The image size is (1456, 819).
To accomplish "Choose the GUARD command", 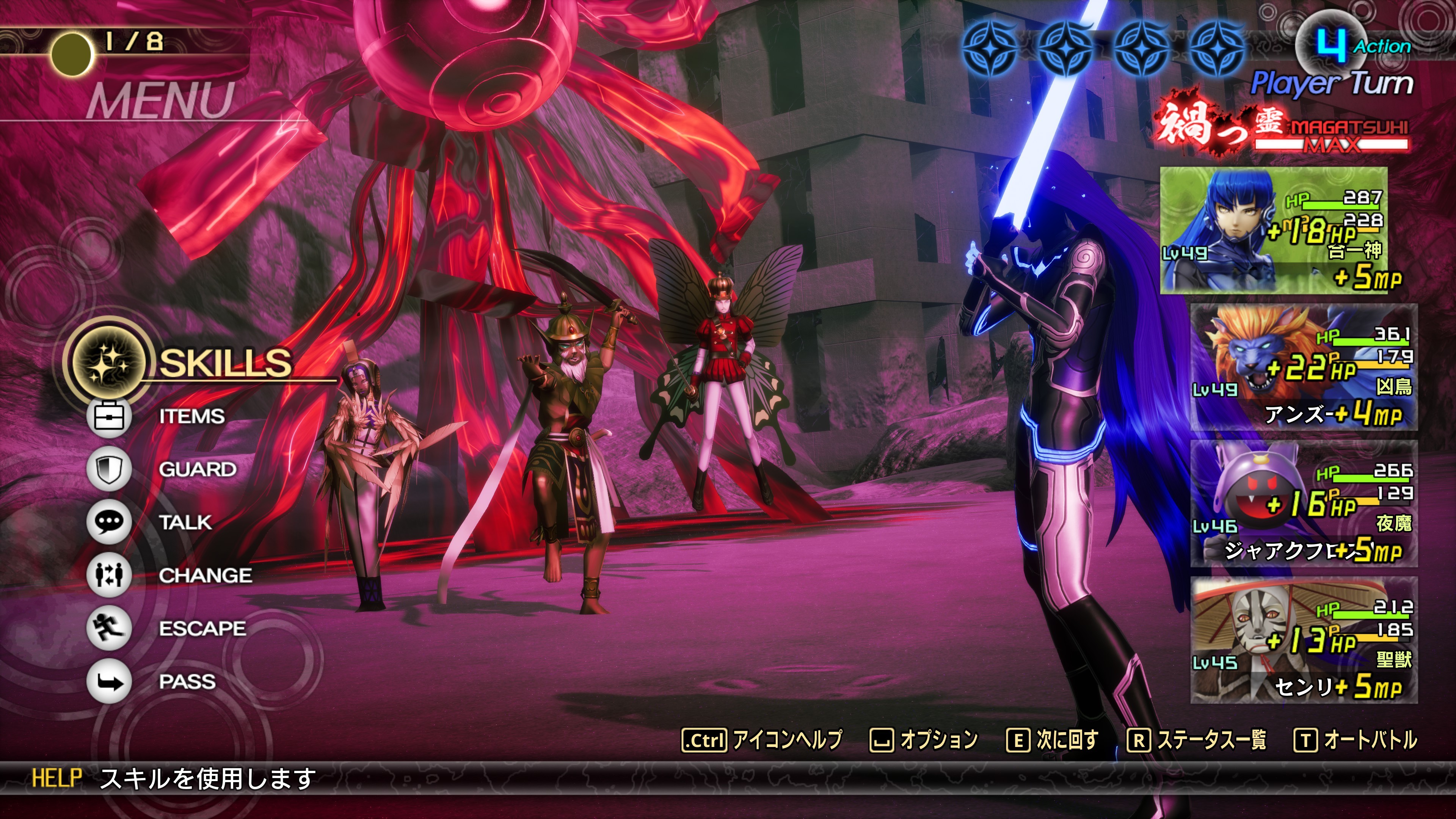I will 197,469.
